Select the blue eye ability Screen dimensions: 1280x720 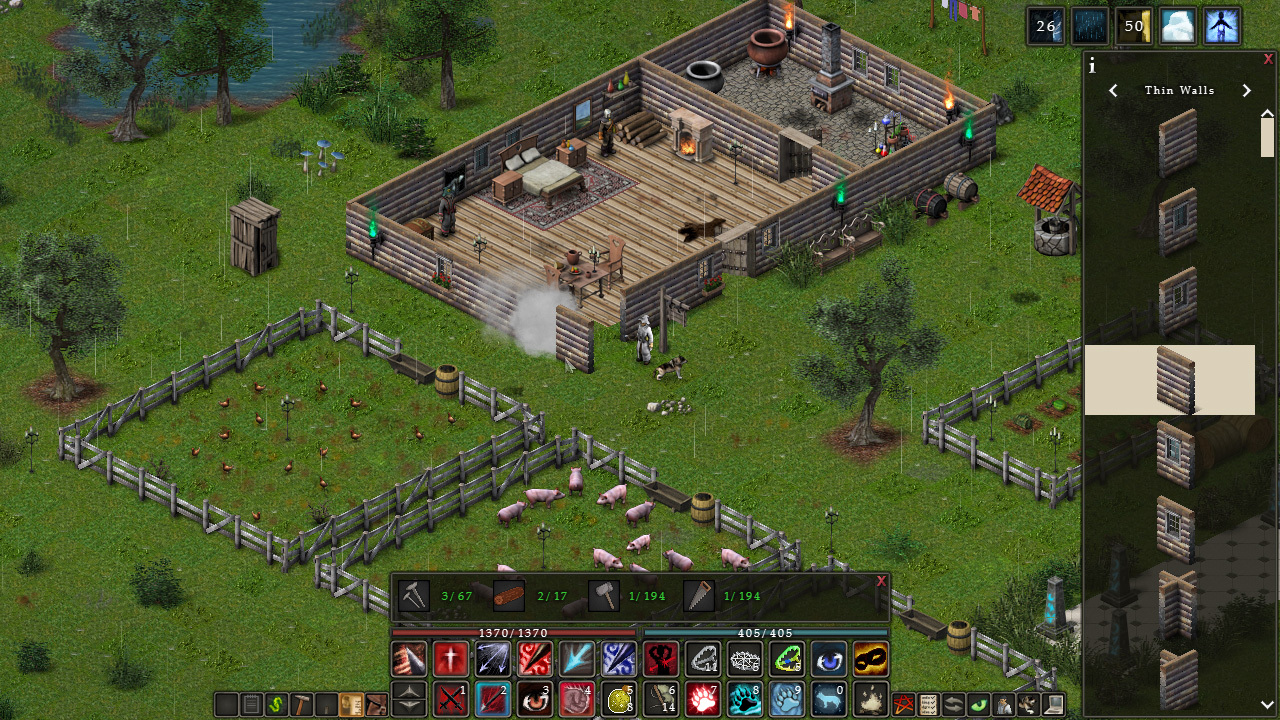(829, 659)
